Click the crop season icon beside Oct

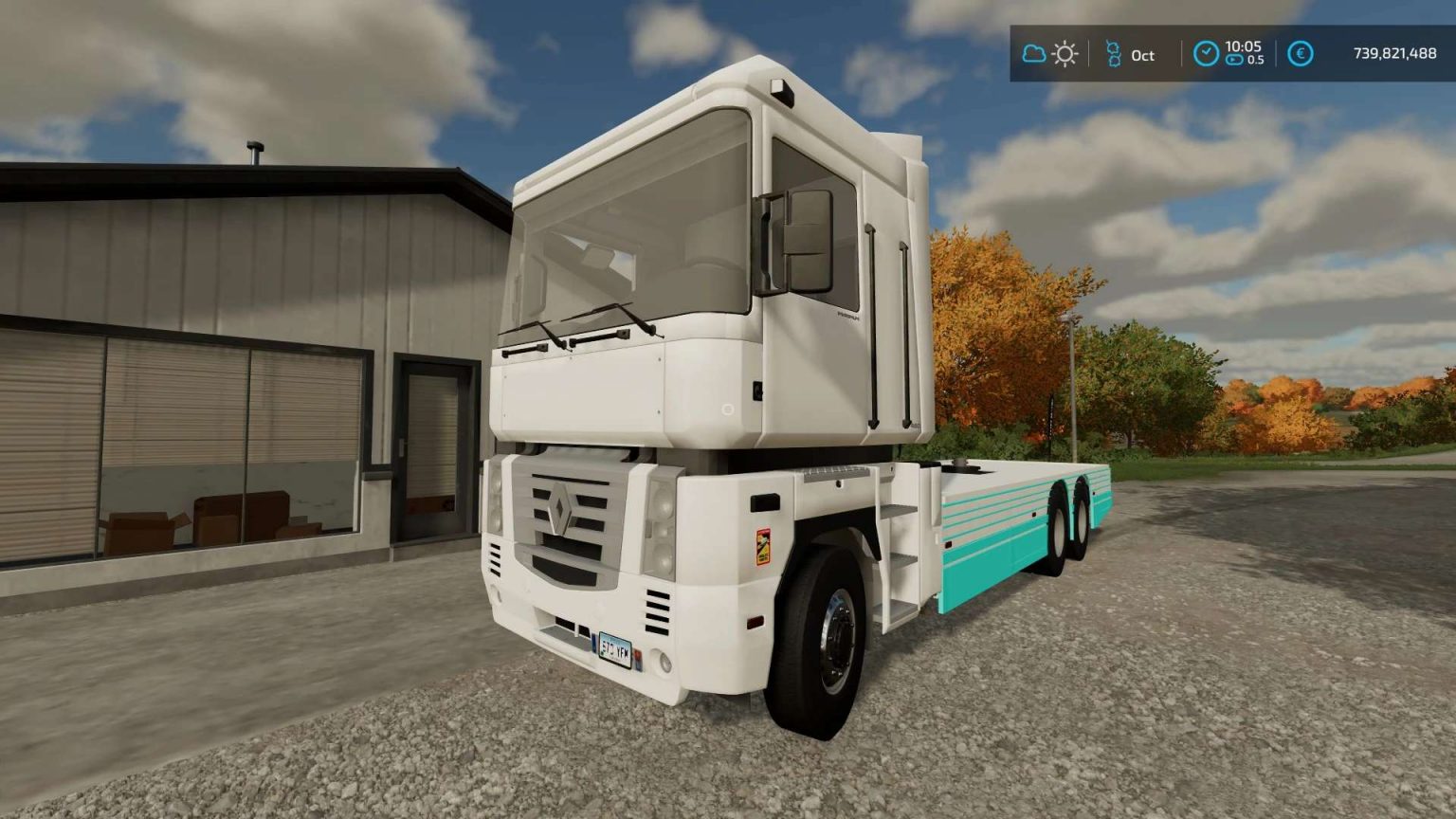[x=1114, y=54]
